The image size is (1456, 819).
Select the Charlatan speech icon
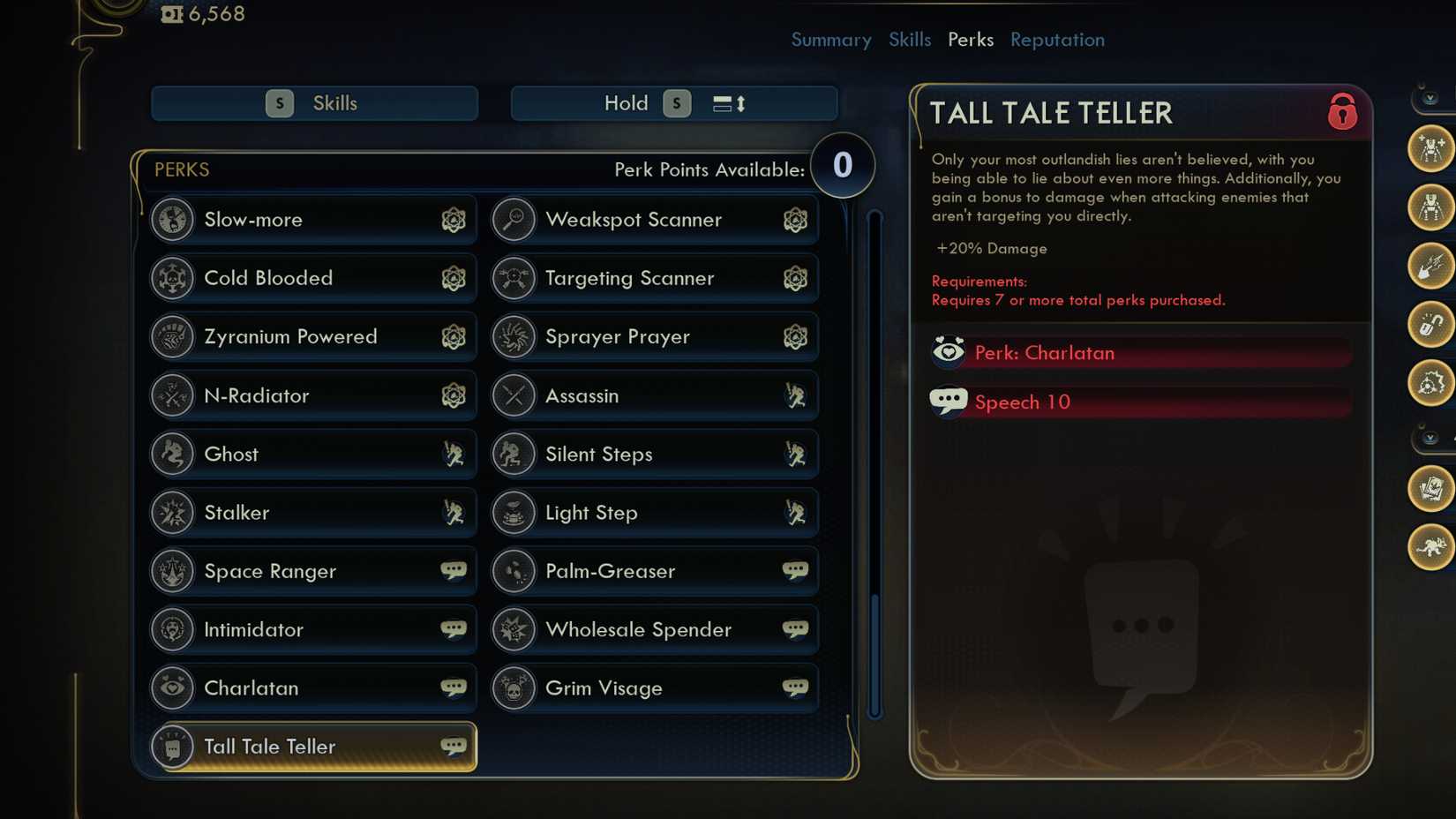click(x=455, y=688)
